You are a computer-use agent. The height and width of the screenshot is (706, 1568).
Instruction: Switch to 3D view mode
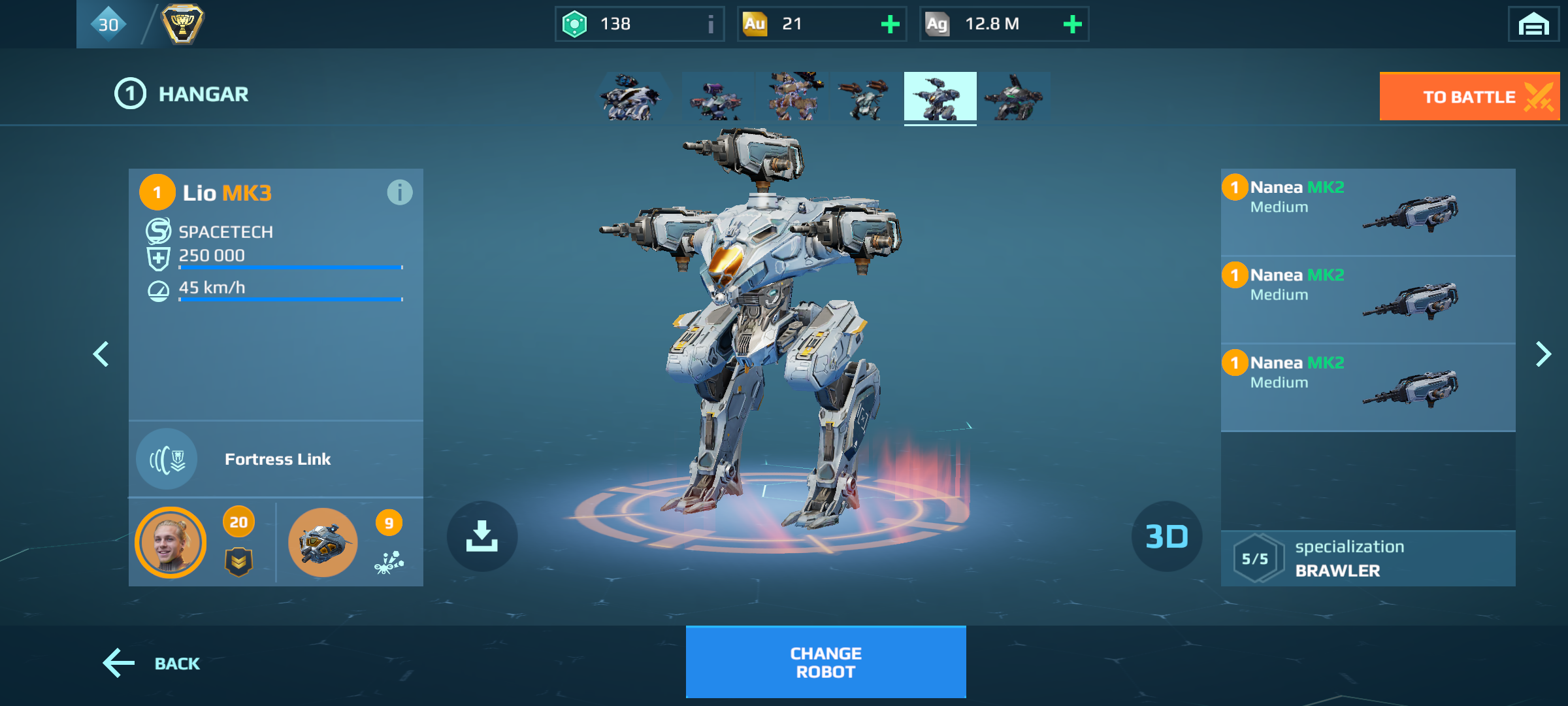coord(1166,536)
